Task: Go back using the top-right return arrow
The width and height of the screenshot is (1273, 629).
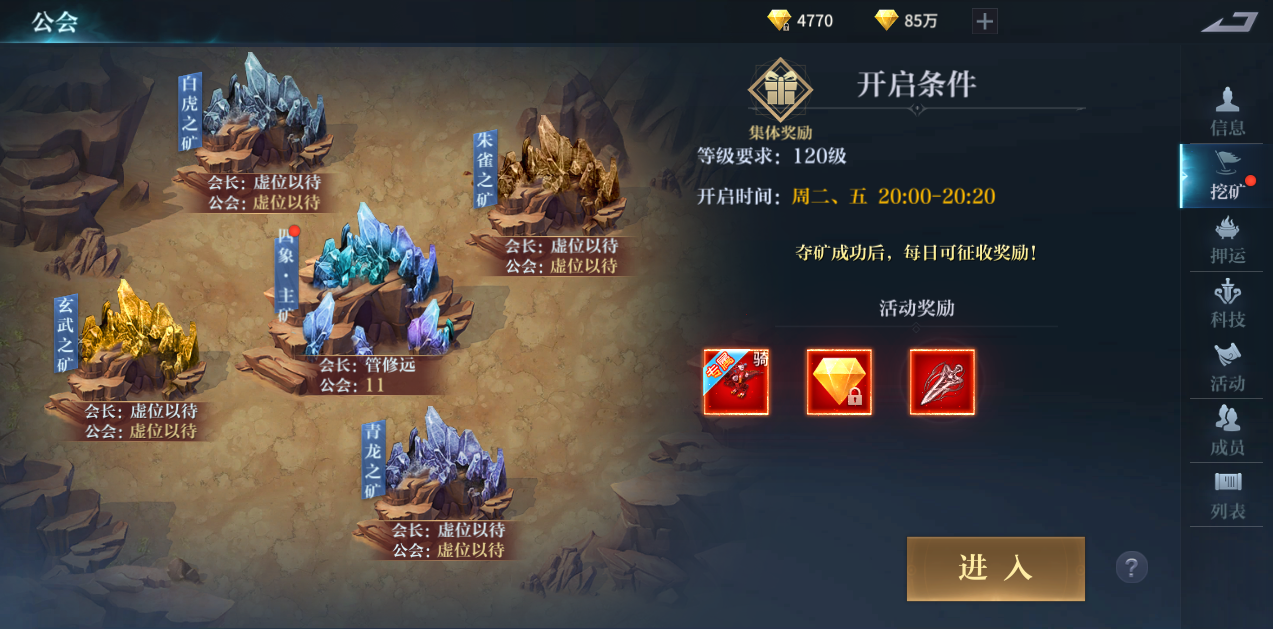Action: coord(1229,21)
